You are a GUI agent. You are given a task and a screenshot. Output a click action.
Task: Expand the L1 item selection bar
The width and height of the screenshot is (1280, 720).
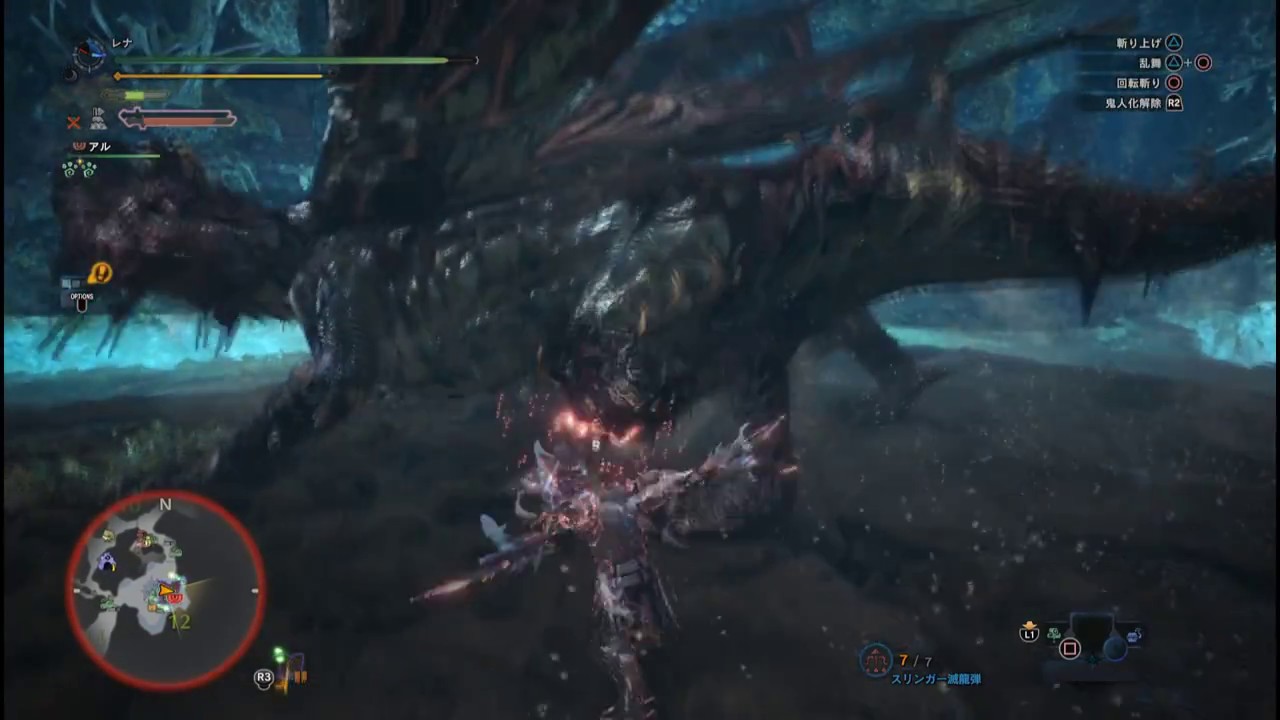[1029, 633]
